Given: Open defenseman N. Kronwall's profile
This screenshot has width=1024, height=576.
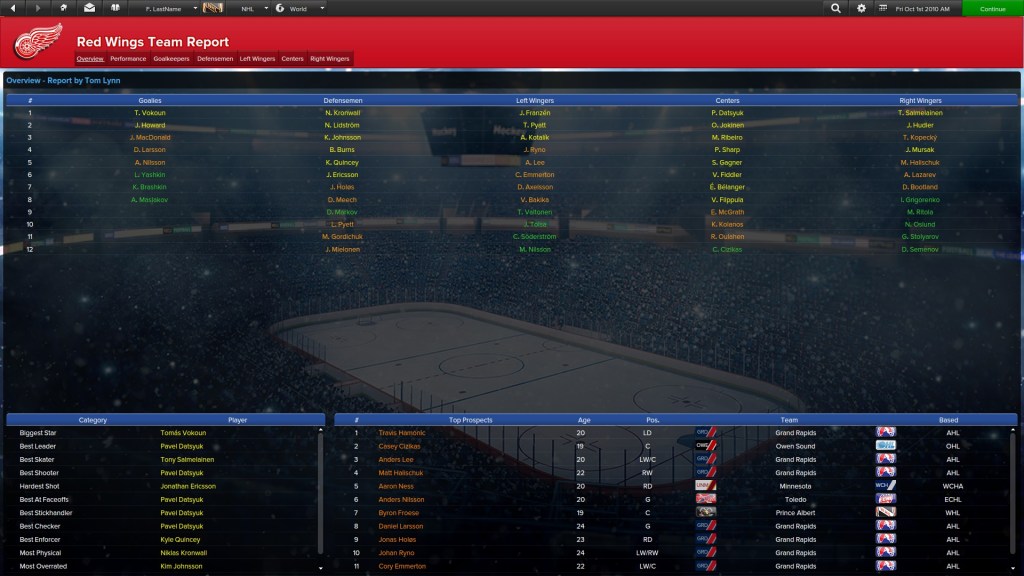Looking at the screenshot, I should pyautogui.click(x=343, y=113).
